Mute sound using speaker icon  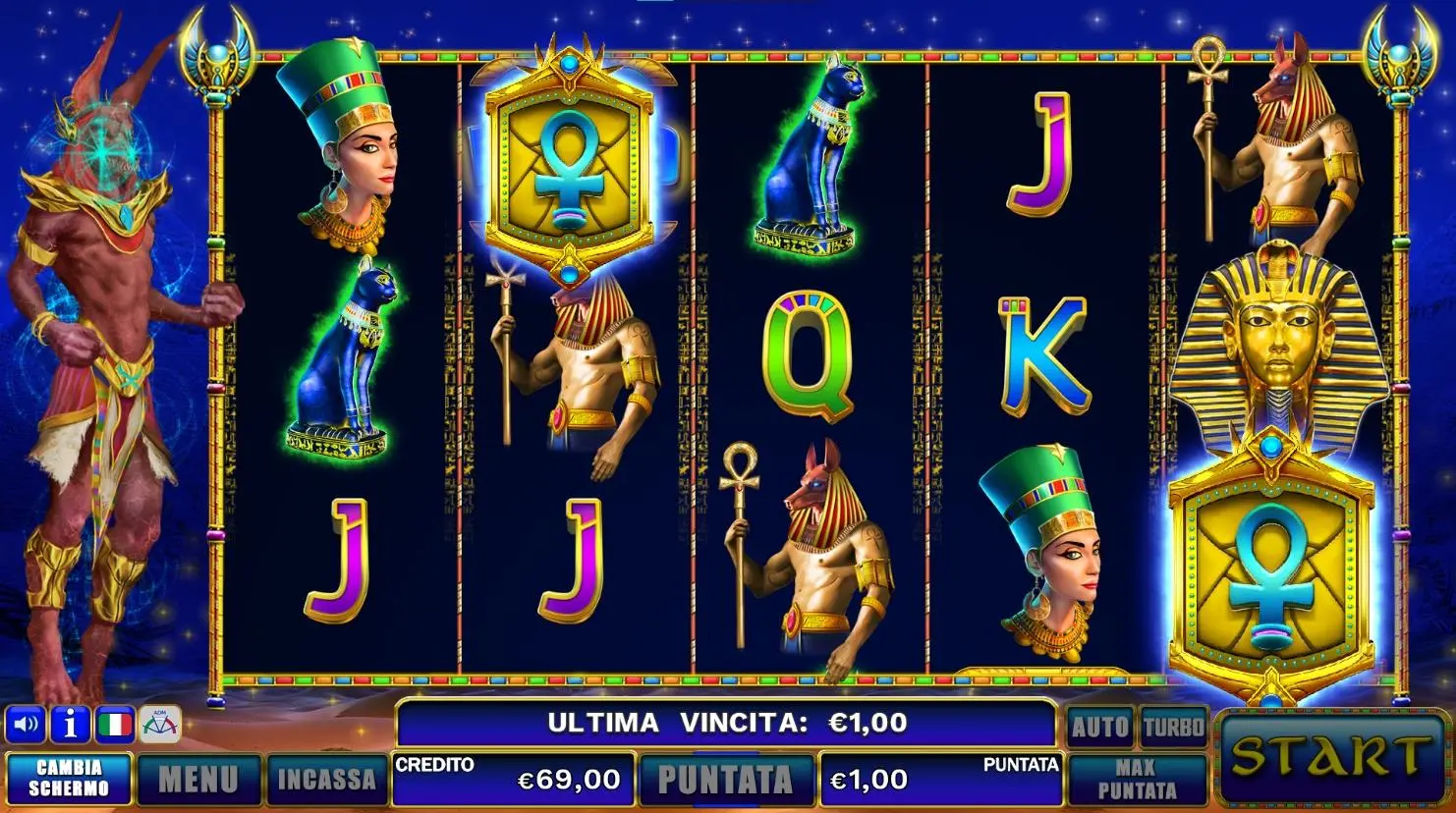26,726
